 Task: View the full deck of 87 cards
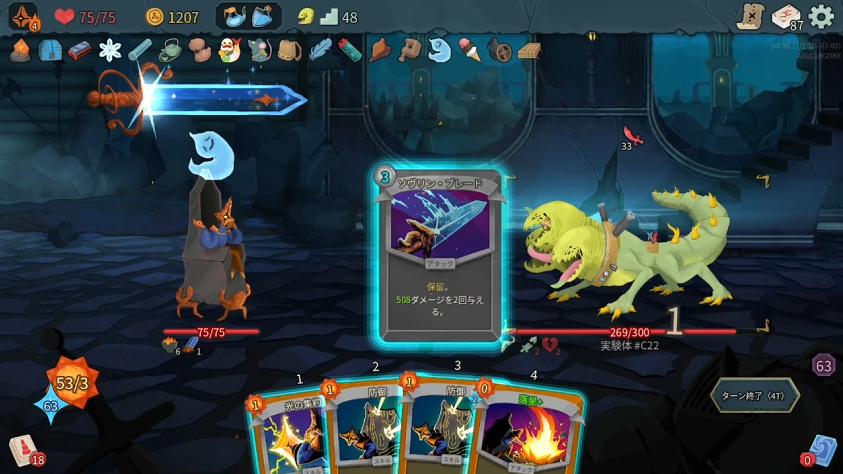coord(787,17)
